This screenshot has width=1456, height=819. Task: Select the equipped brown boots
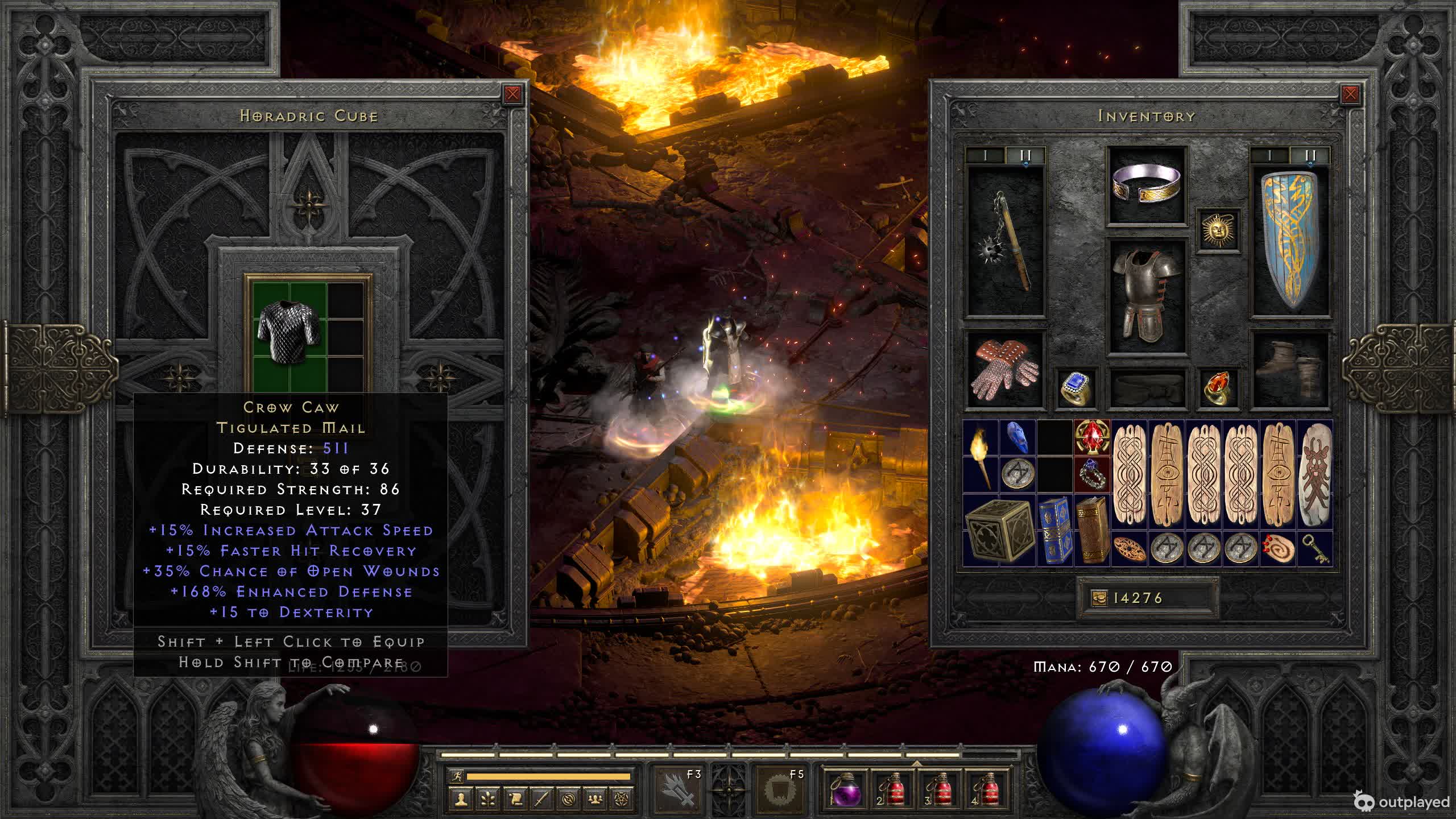coord(1290,369)
